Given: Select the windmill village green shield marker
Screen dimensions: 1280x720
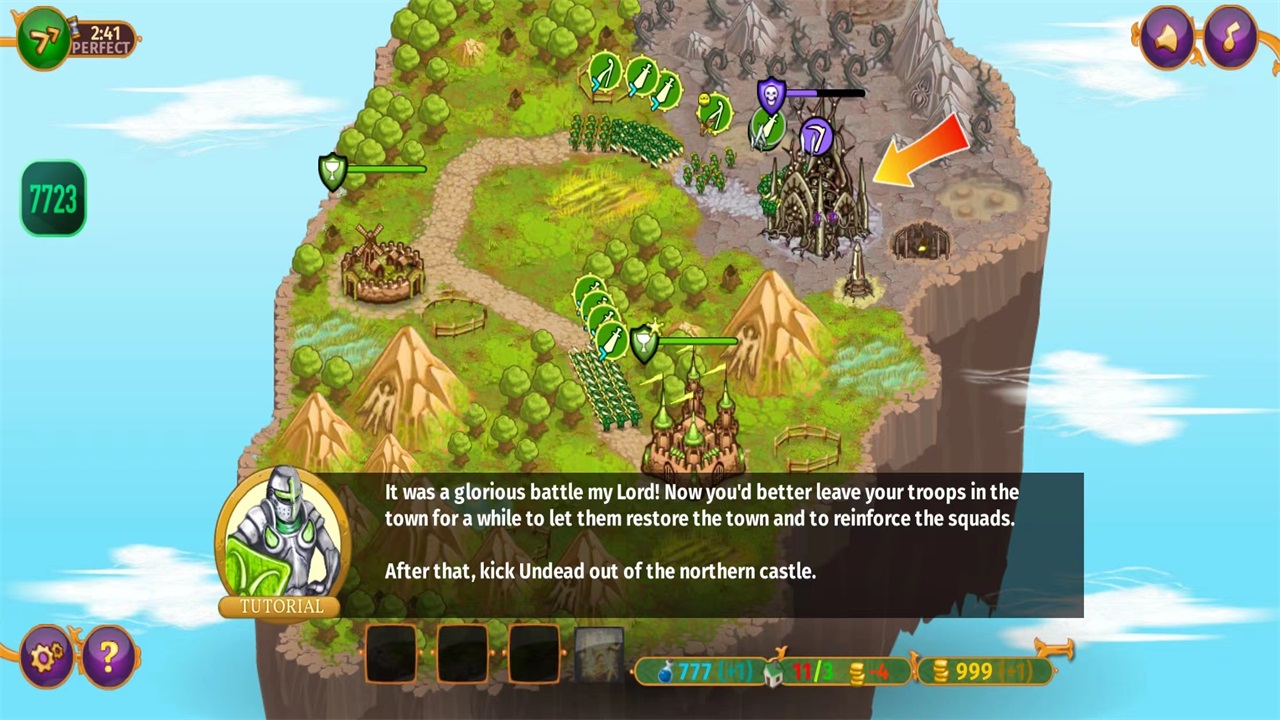Looking at the screenshot, I should pyautogui.click(x=332, y=171).
